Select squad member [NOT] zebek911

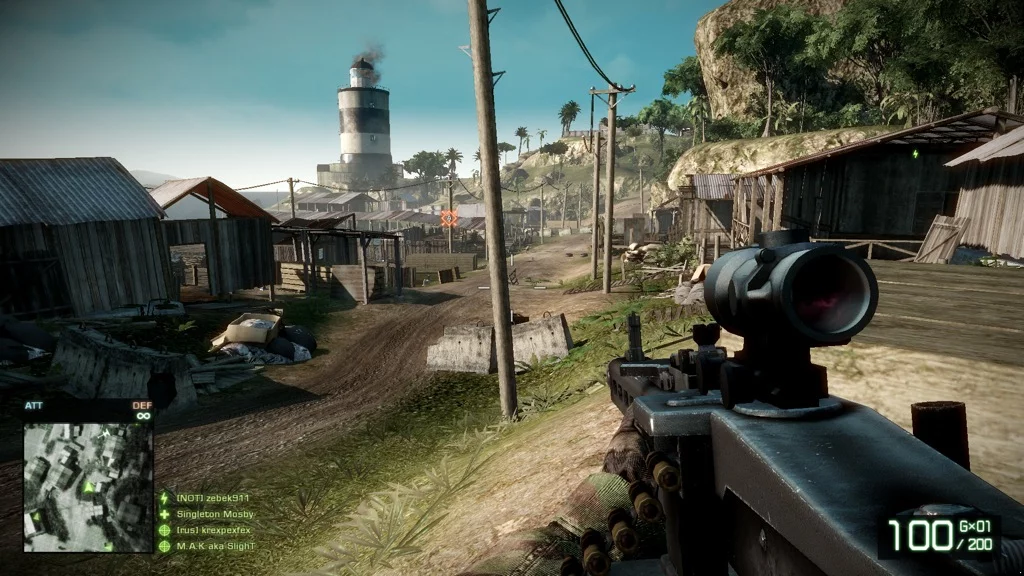pyautogui.click(x=212, y=498)
